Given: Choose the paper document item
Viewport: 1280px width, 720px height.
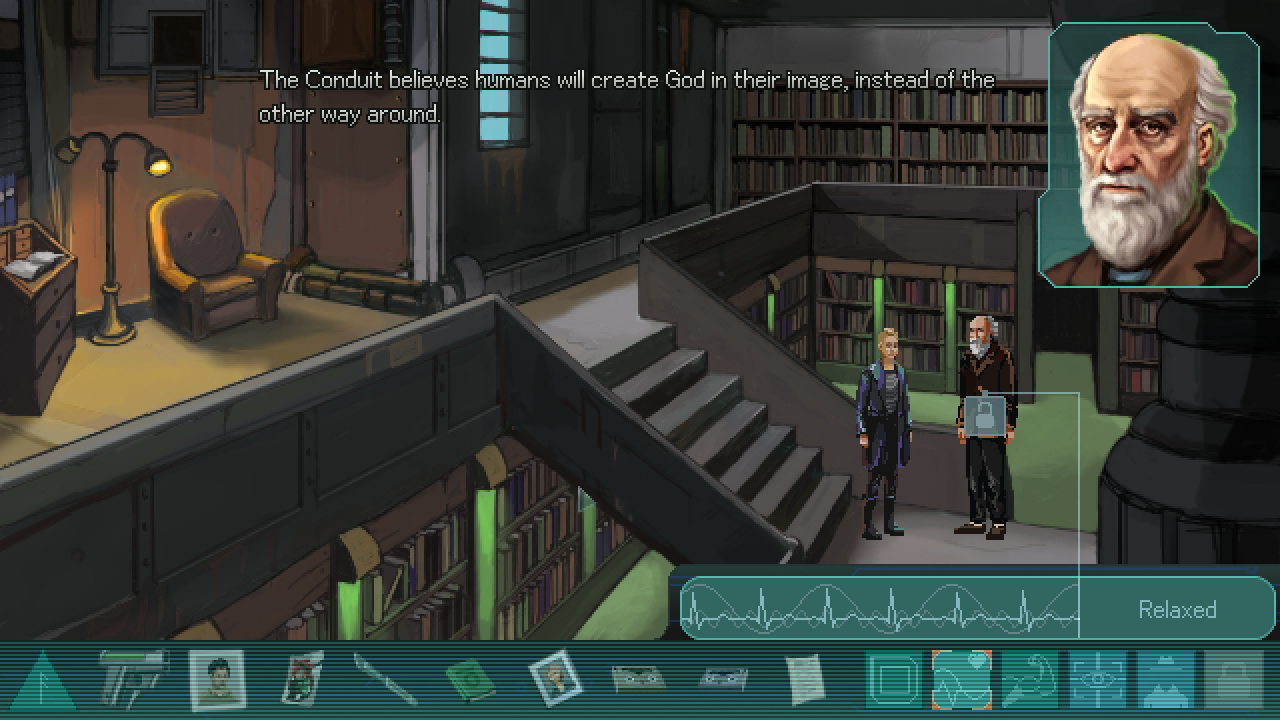Looking at the screenshot, I should tap(804, 680).
